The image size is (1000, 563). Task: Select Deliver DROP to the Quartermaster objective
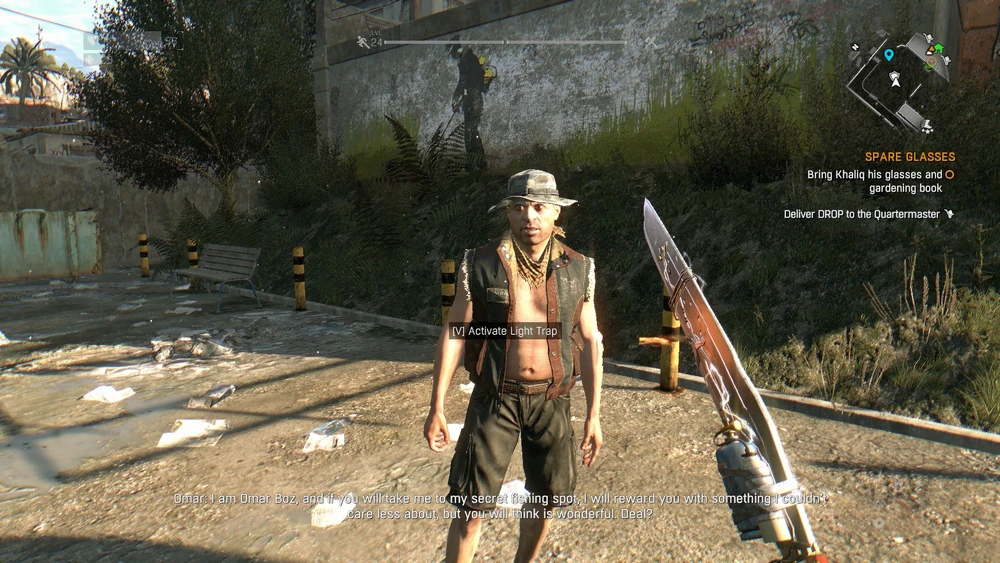coord(863,214)
